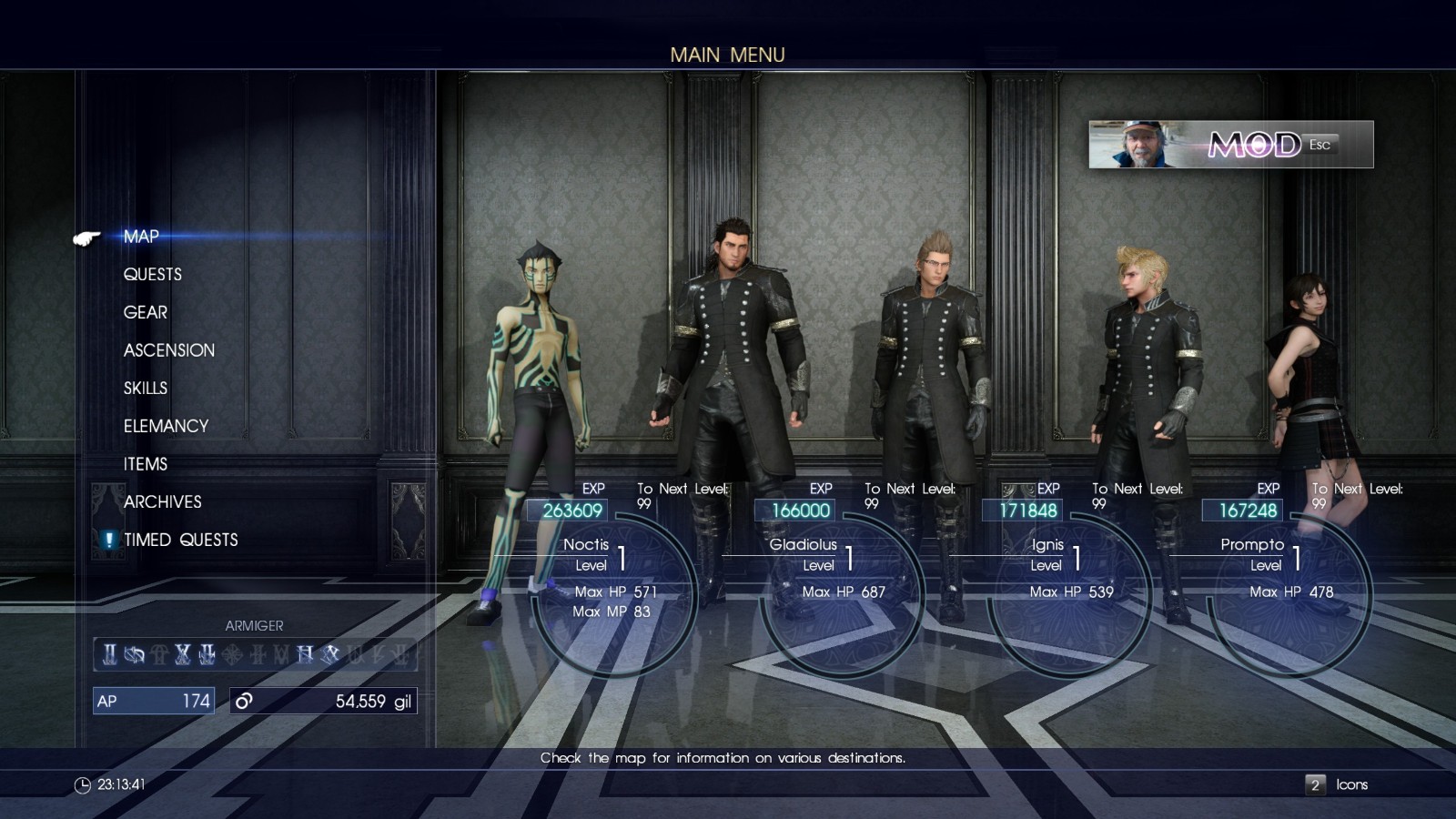Open the Gear menu
1456x819 pixels.
(x=146, y=313)
